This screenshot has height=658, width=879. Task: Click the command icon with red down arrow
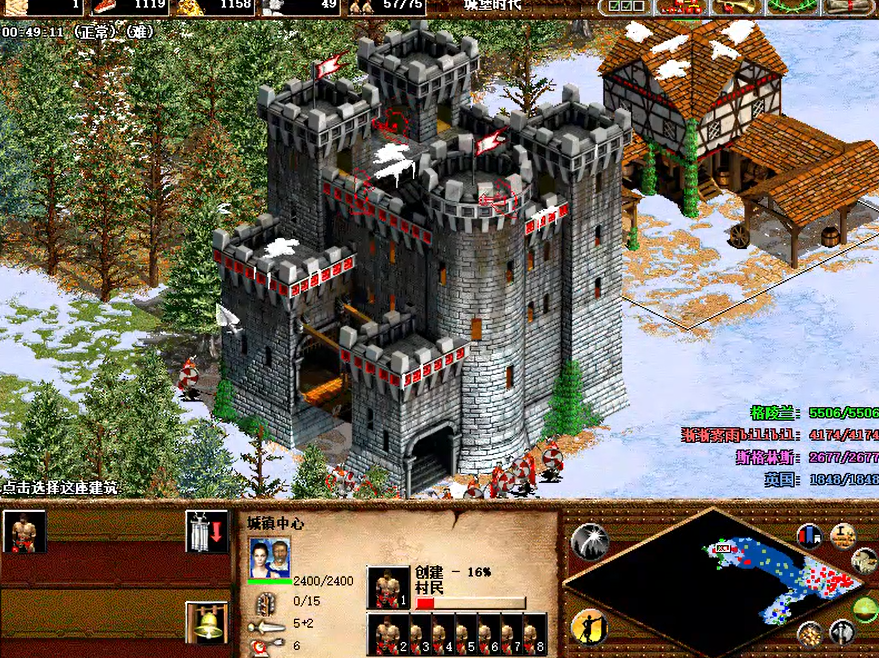coord(207,531)
